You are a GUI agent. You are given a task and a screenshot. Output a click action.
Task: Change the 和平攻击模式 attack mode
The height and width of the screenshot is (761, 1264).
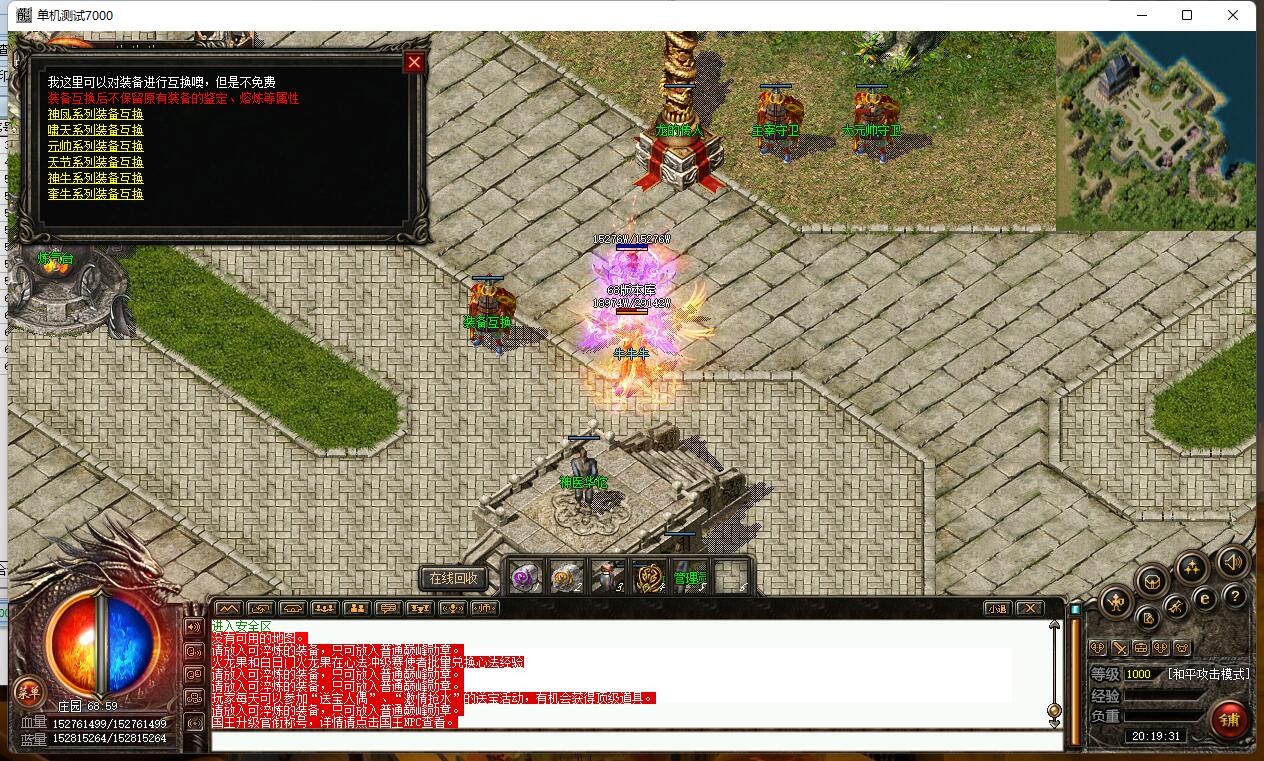pyautogui.click(x=1208, y=674)
